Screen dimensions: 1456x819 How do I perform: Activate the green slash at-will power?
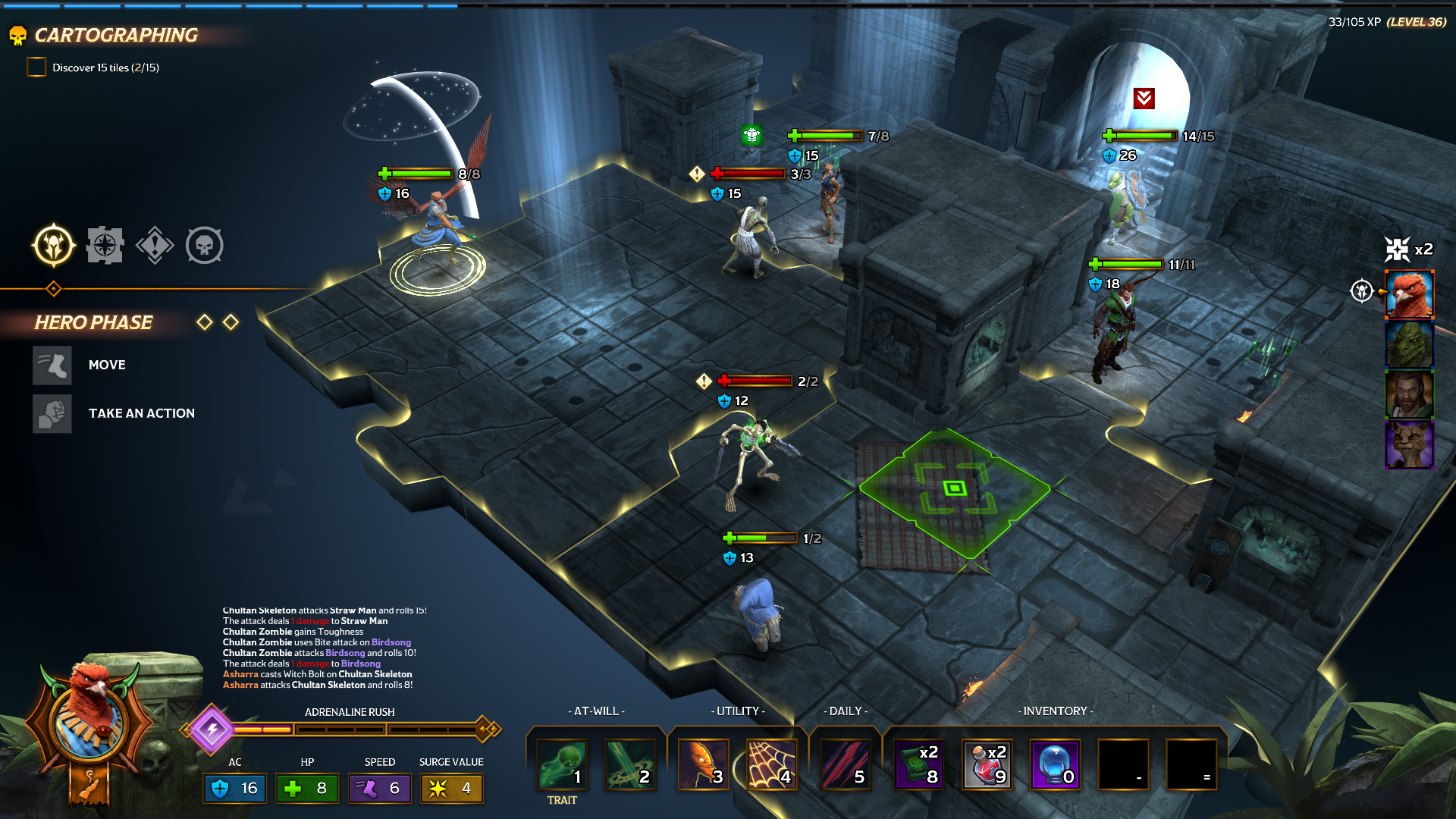630,764
